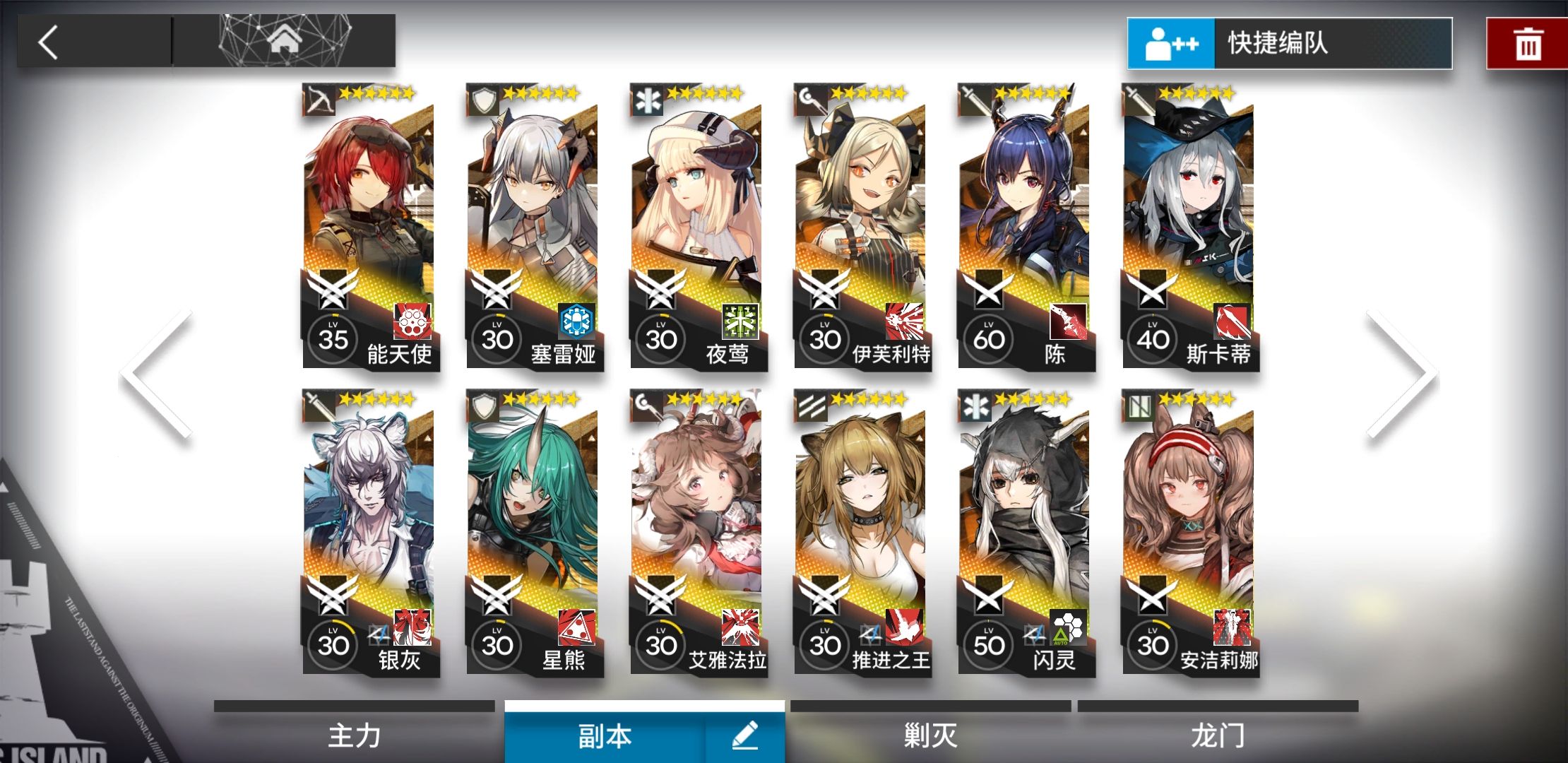Rename squad with the pencil edit icon
The image size is (1568, 763).
pyautogui.click(x=745, y=735)
